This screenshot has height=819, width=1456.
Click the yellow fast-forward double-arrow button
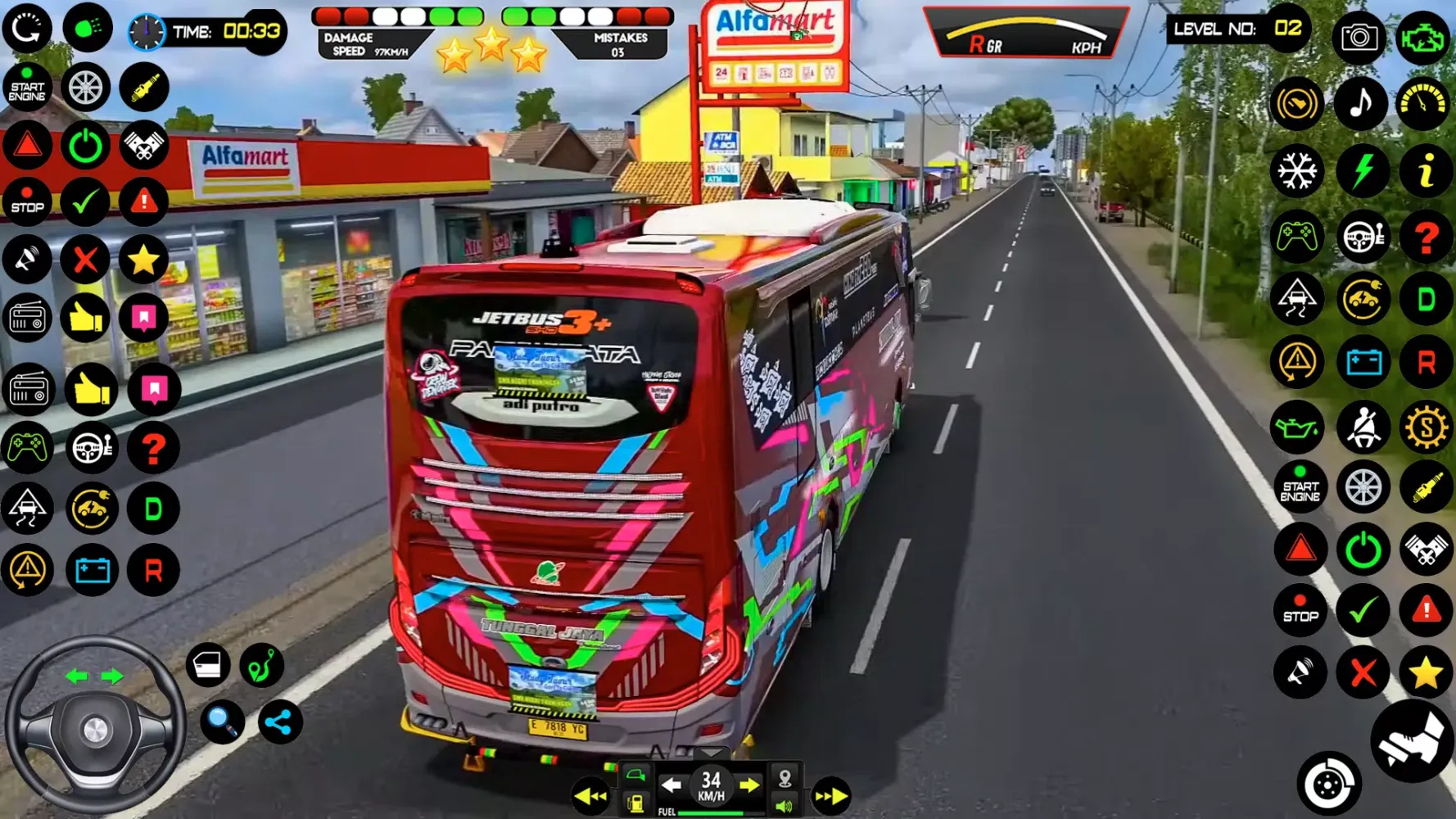[830, 796]
